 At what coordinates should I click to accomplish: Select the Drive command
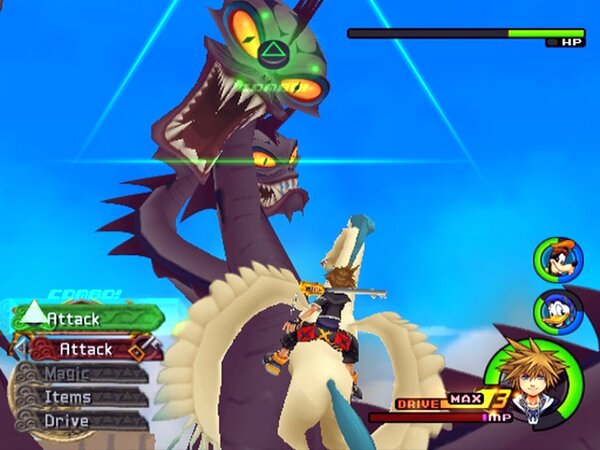tap(80, 420)
